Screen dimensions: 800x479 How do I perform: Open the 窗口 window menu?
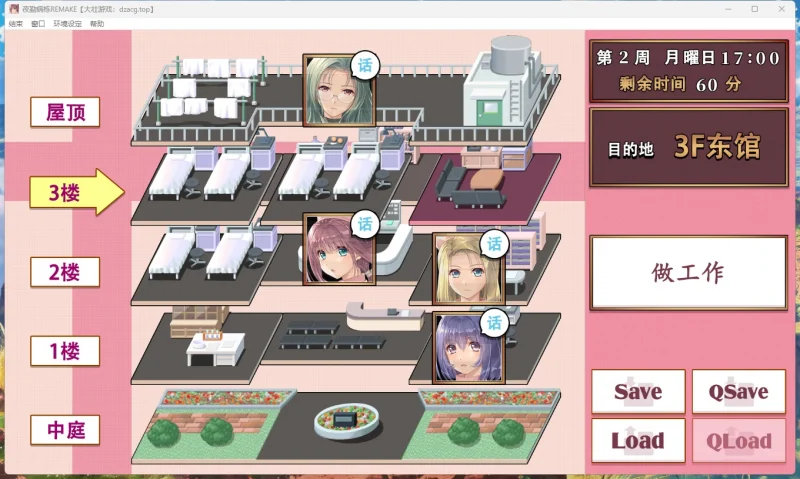coord(38,23)
